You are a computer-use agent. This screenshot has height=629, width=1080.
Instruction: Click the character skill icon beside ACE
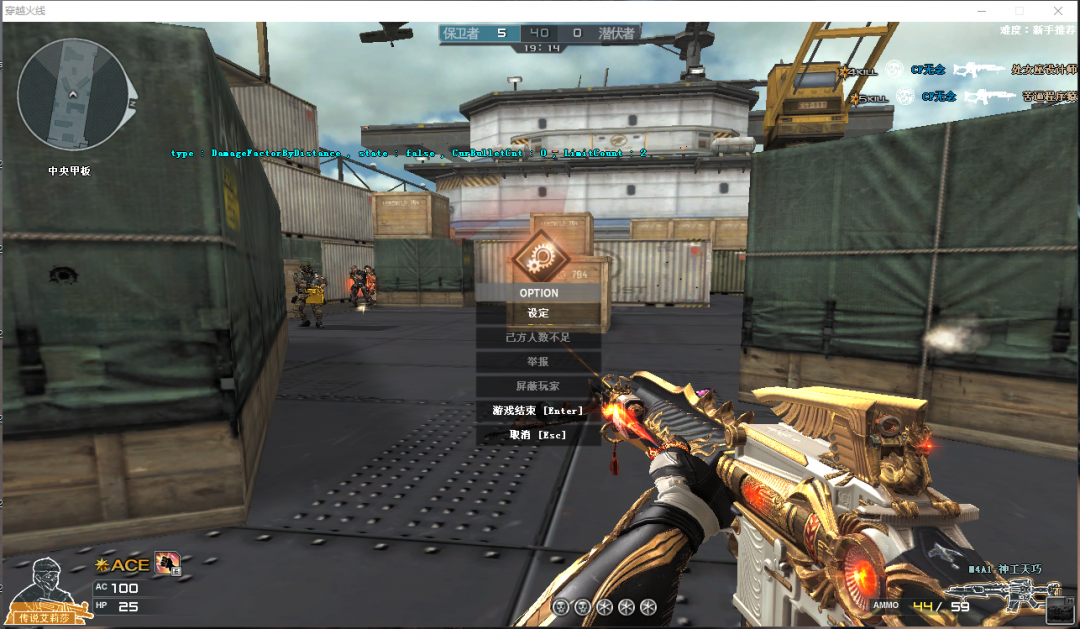[167, 565]
